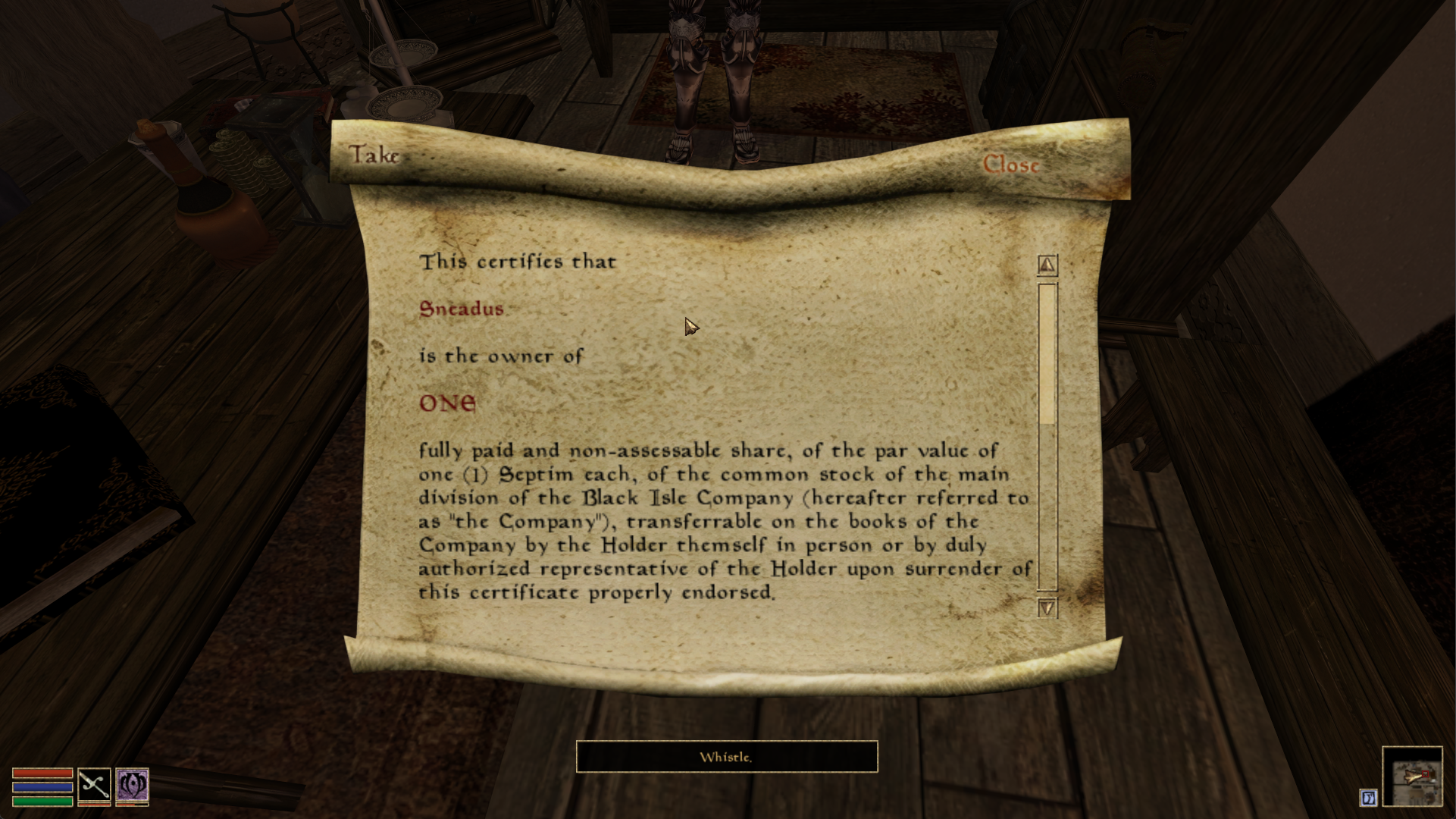Select the equipped weapon icon
1456x819 pixels.
coord(94,785)
